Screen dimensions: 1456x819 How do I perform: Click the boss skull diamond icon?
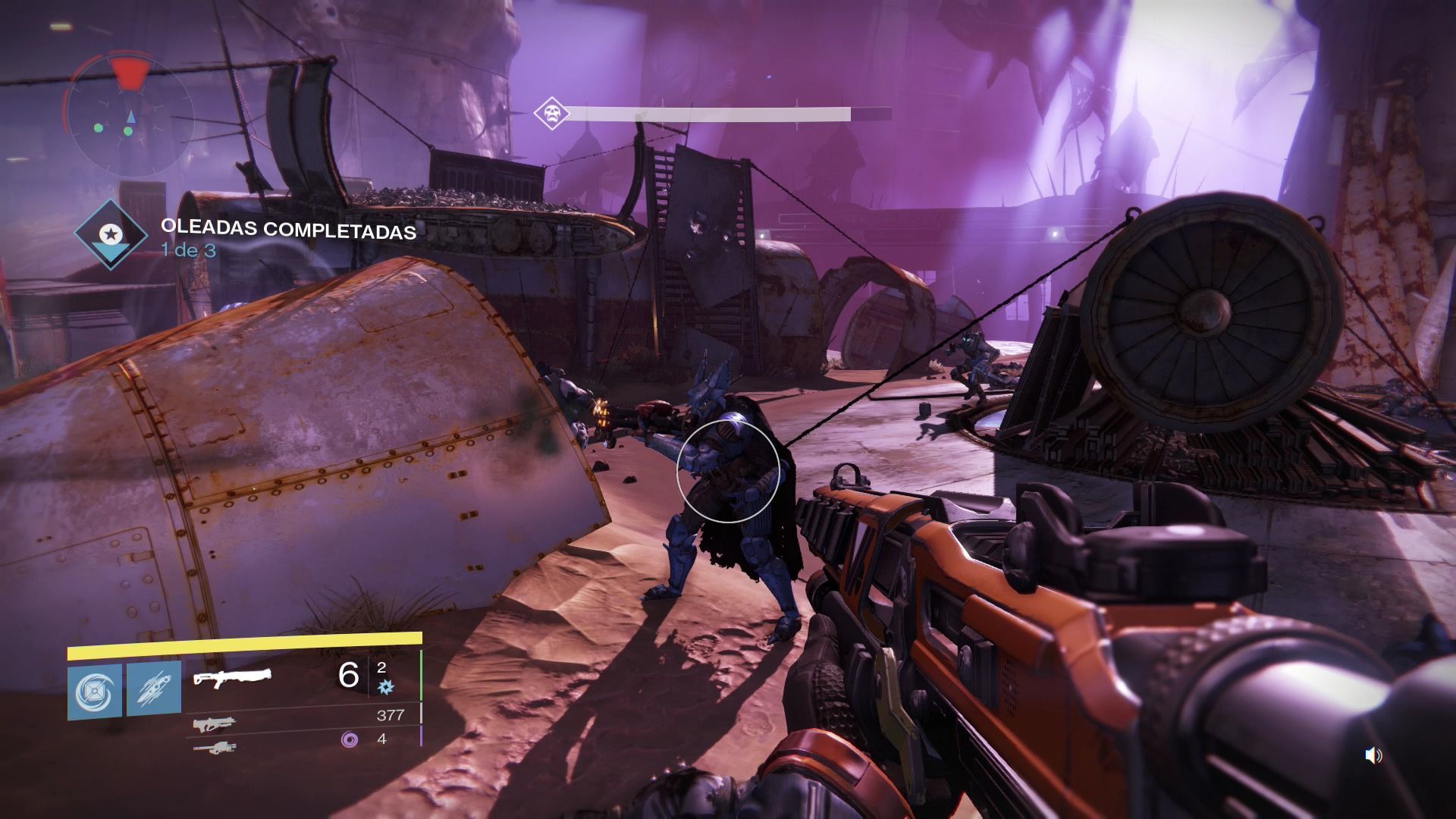tap(551, 115)
